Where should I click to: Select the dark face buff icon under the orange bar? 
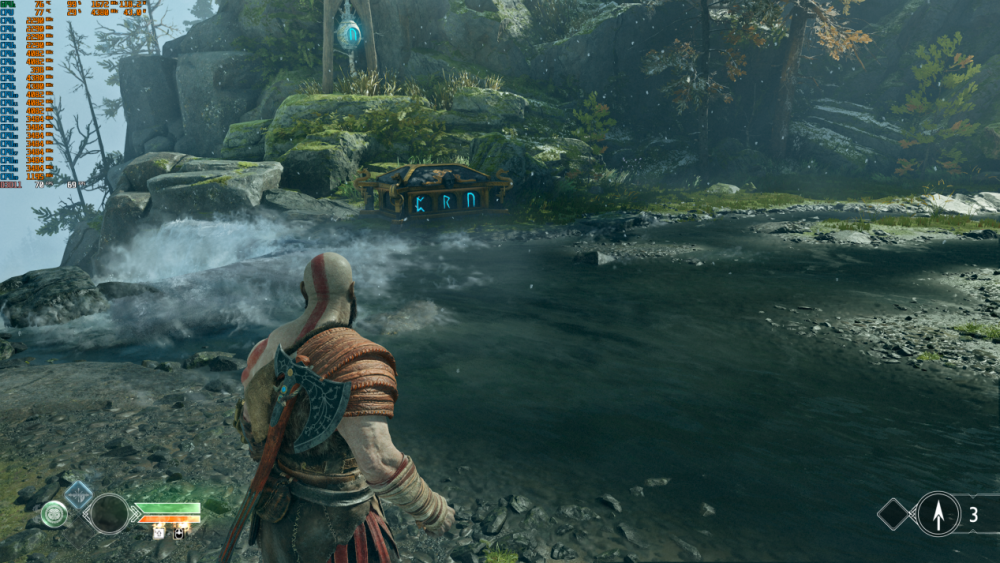[179, 534]
